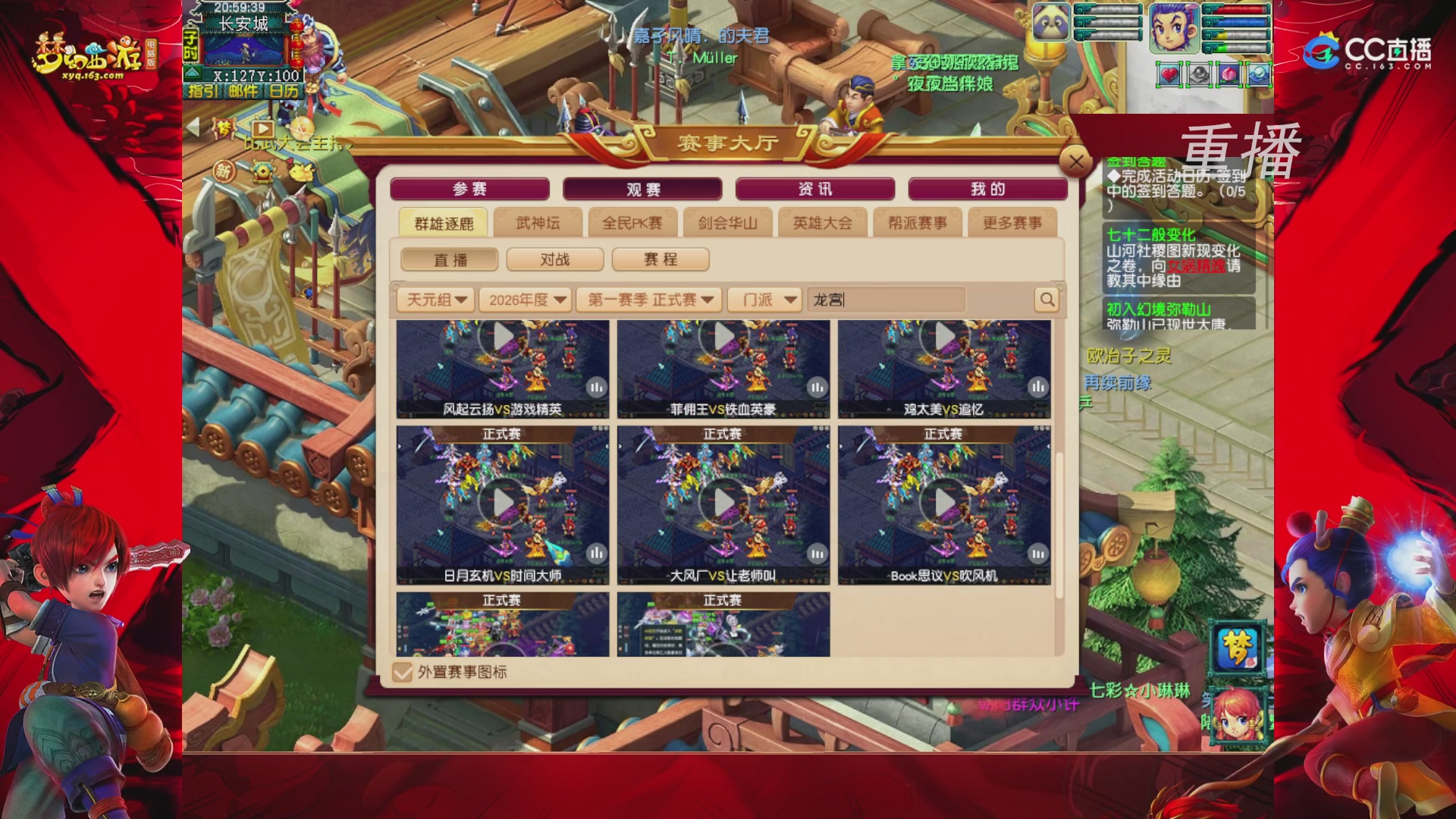Viewport: 1456px width, 819px height.
Task: Open the 门派 school filter dropdown
Action: tap(764, 300)
